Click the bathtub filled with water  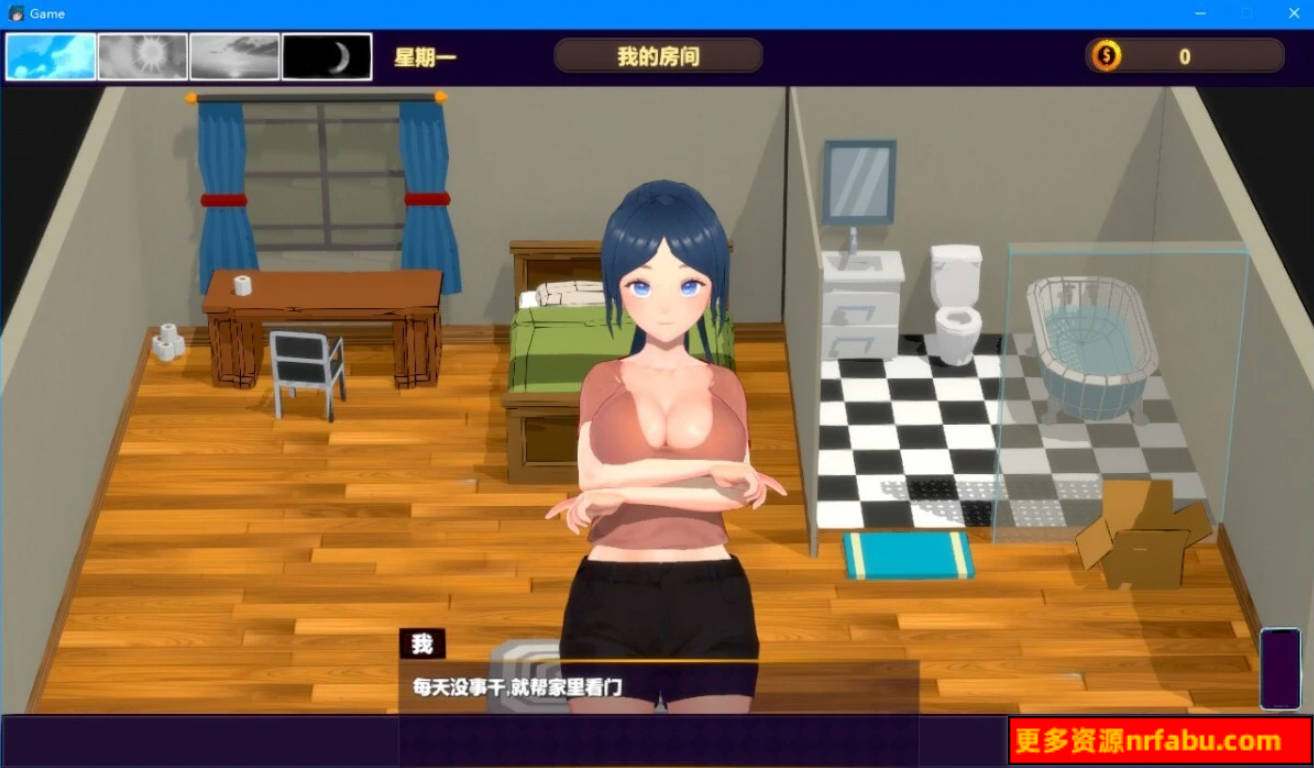[x=1090, y=340]
